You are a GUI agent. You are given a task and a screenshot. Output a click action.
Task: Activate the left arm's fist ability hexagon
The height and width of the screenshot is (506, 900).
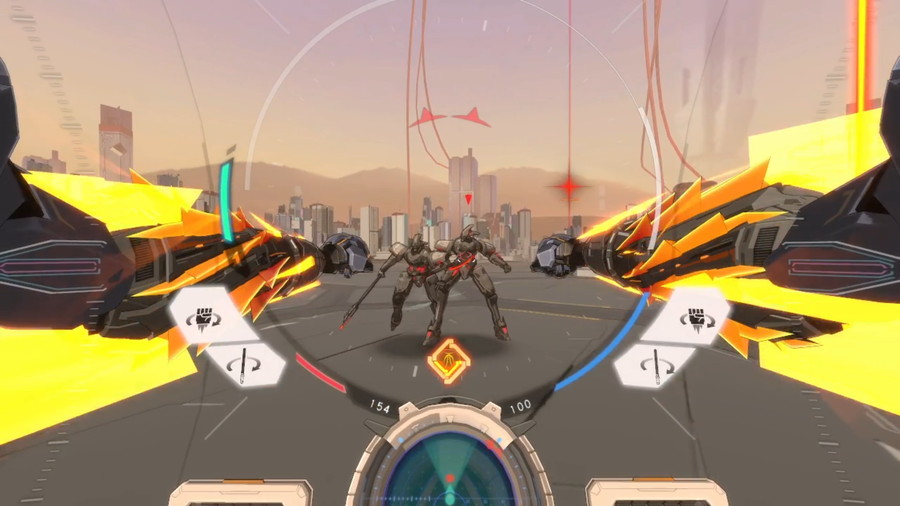[208, 318]
